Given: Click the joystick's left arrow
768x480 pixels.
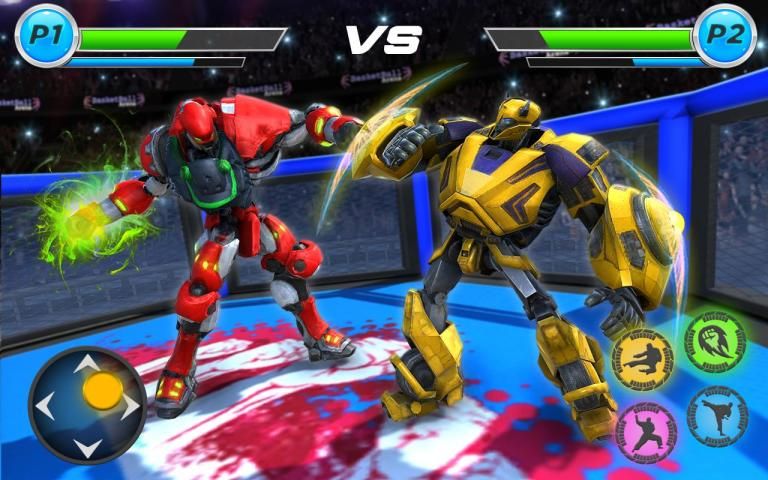Looking at the screenshot, I should (45, 406).
